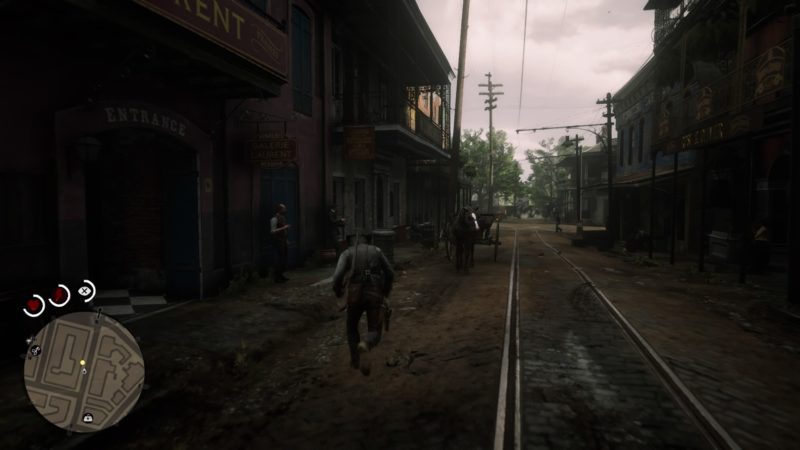Select the yellow dot marker on minimap

click(x=83, y=362)
